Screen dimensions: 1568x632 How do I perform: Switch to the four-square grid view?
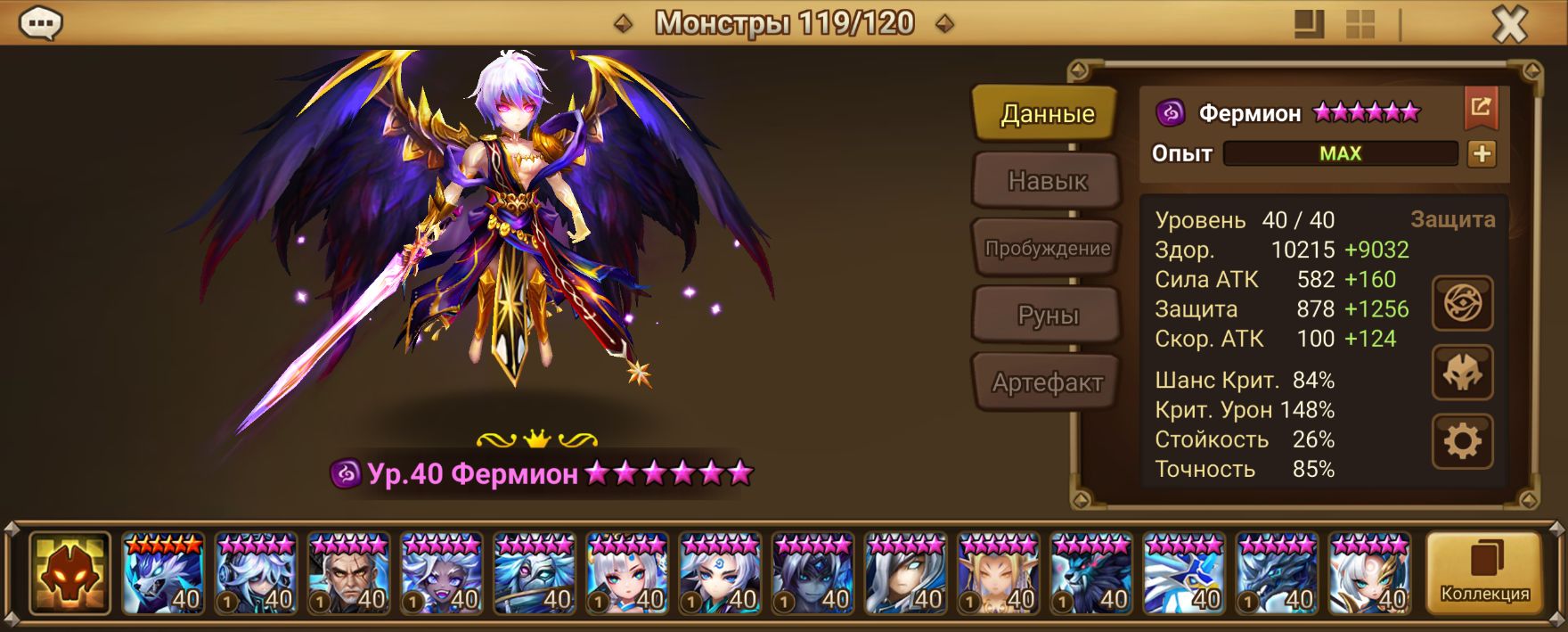coord(1360,25)
